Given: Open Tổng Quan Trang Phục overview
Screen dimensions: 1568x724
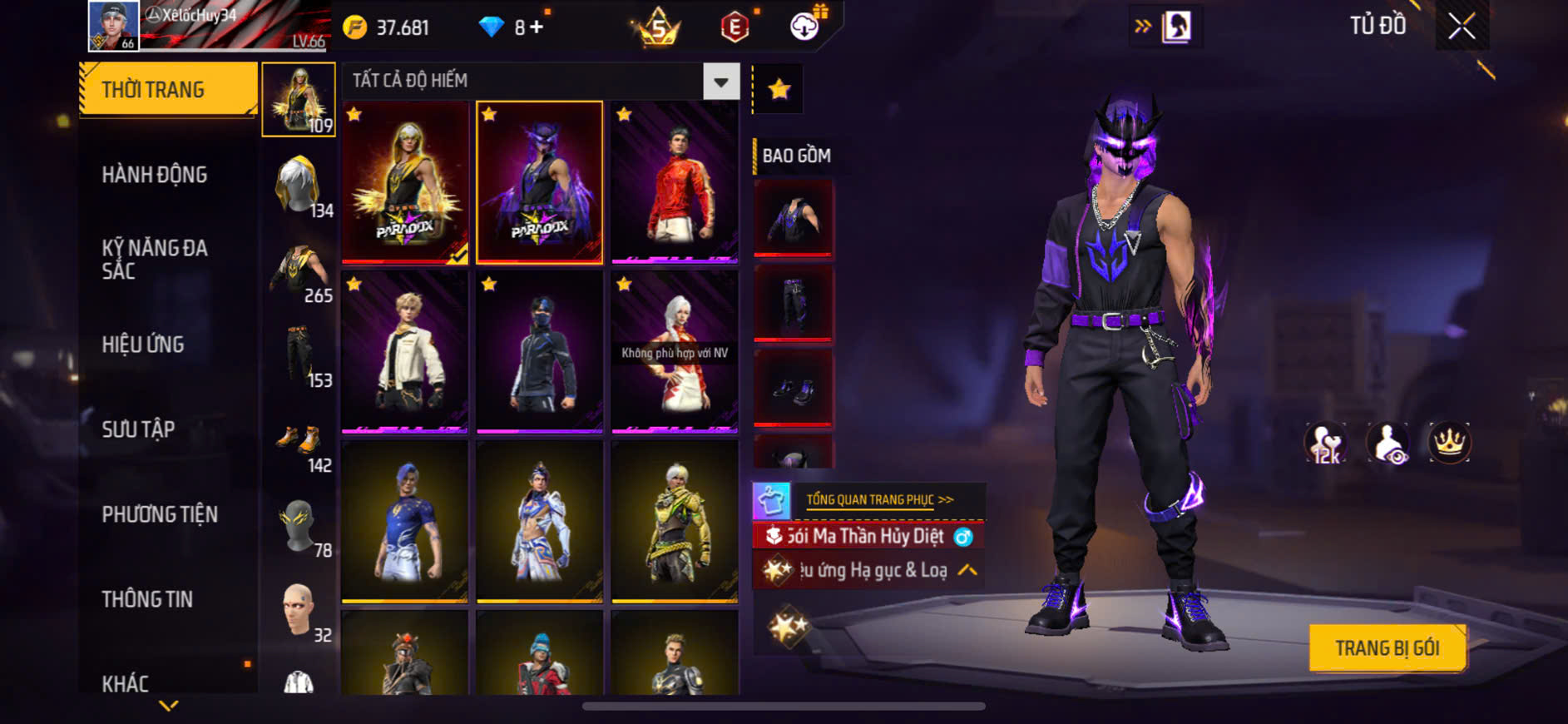Looking at the screenshot, I should point(878,499).
